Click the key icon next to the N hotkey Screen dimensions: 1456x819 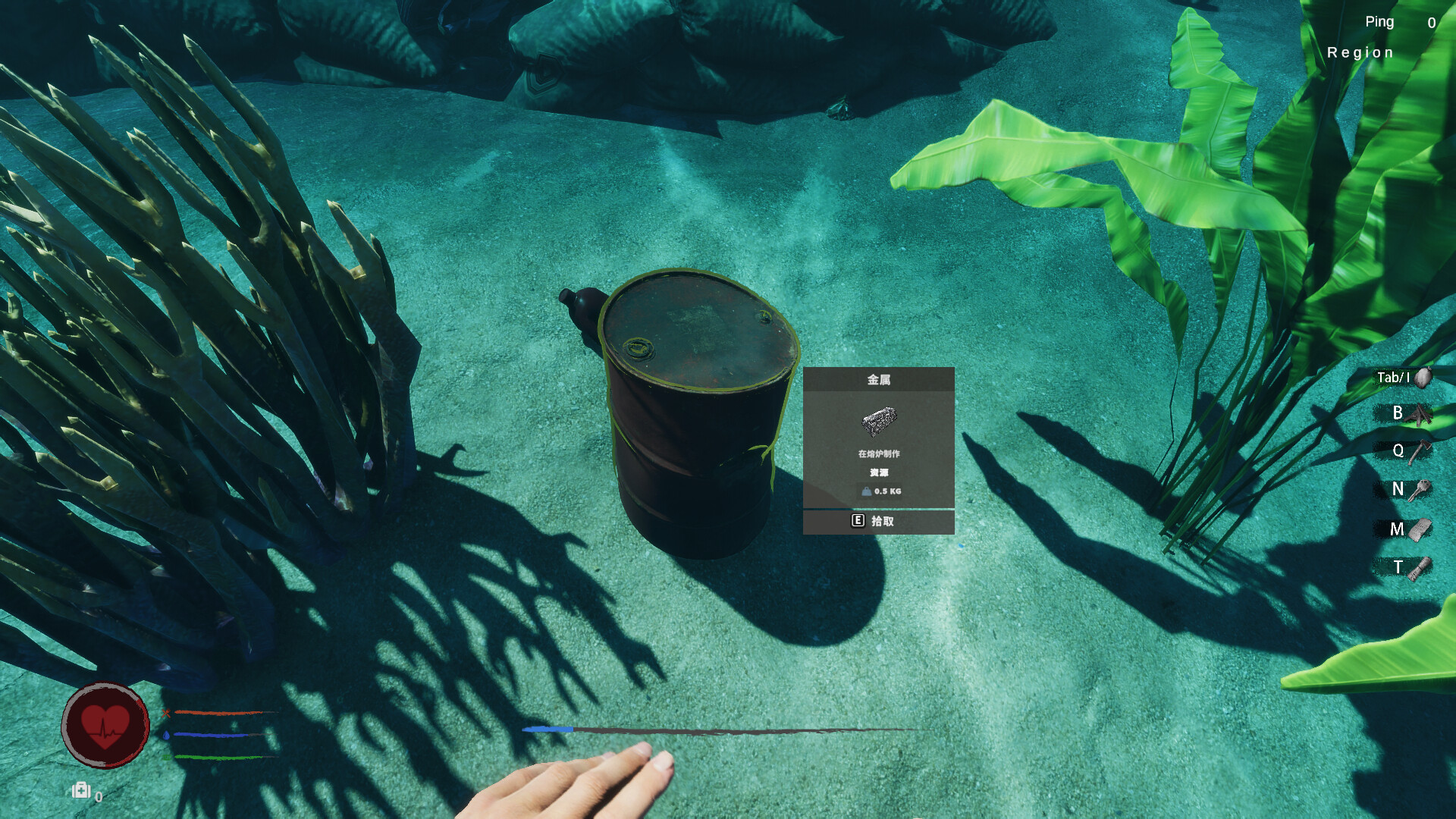click(x=1421, y=489)
